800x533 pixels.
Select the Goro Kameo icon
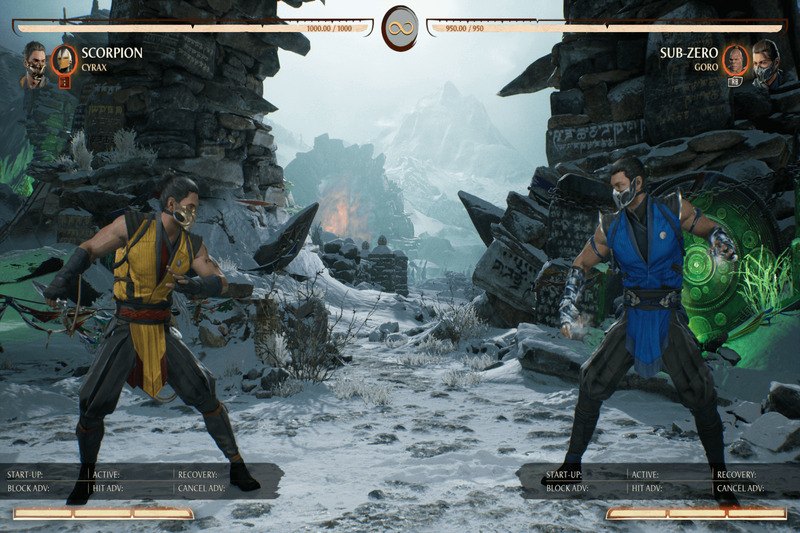[736, 60]
